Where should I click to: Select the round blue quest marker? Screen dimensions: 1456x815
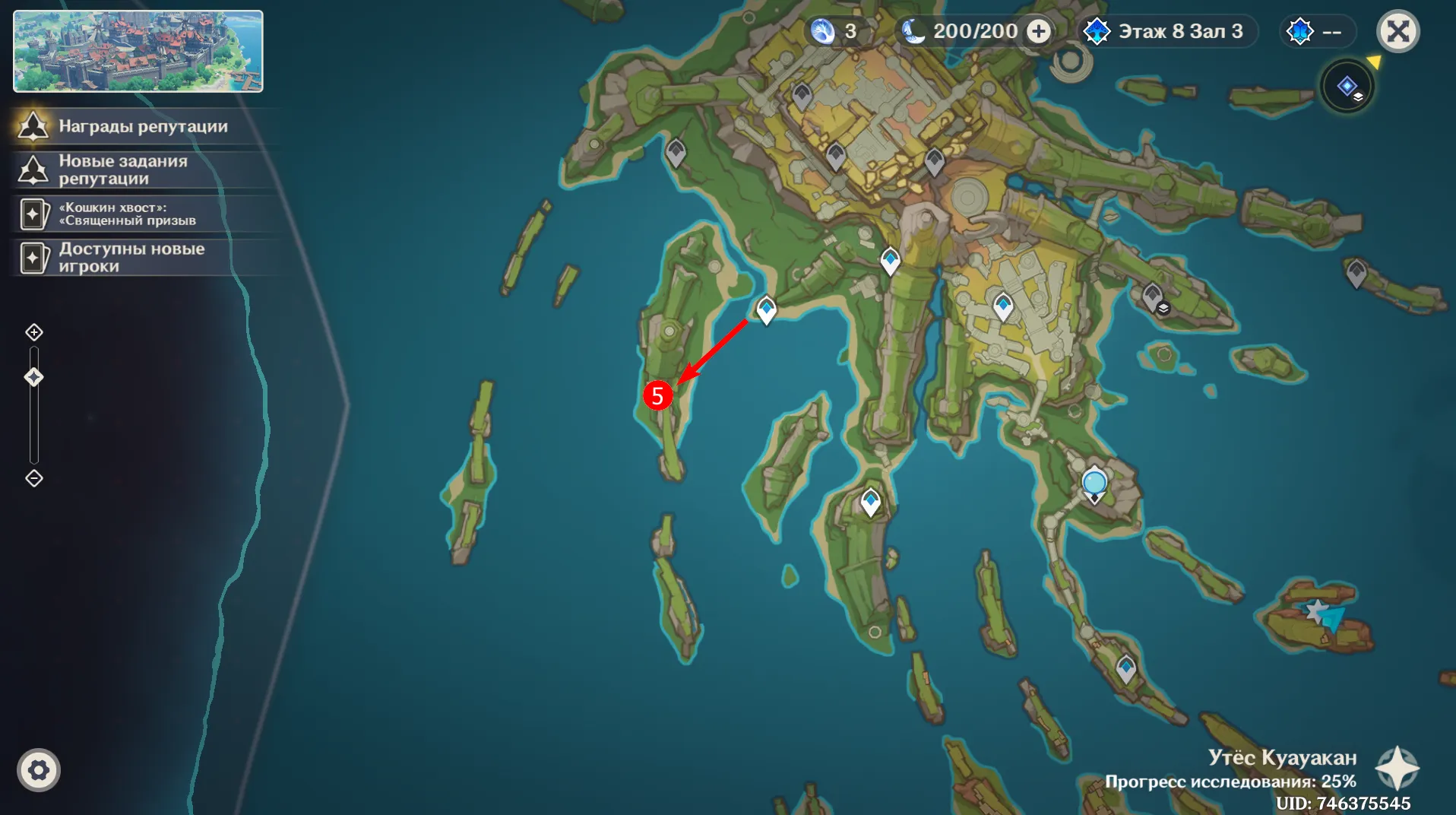click(x=1094, y=482)
